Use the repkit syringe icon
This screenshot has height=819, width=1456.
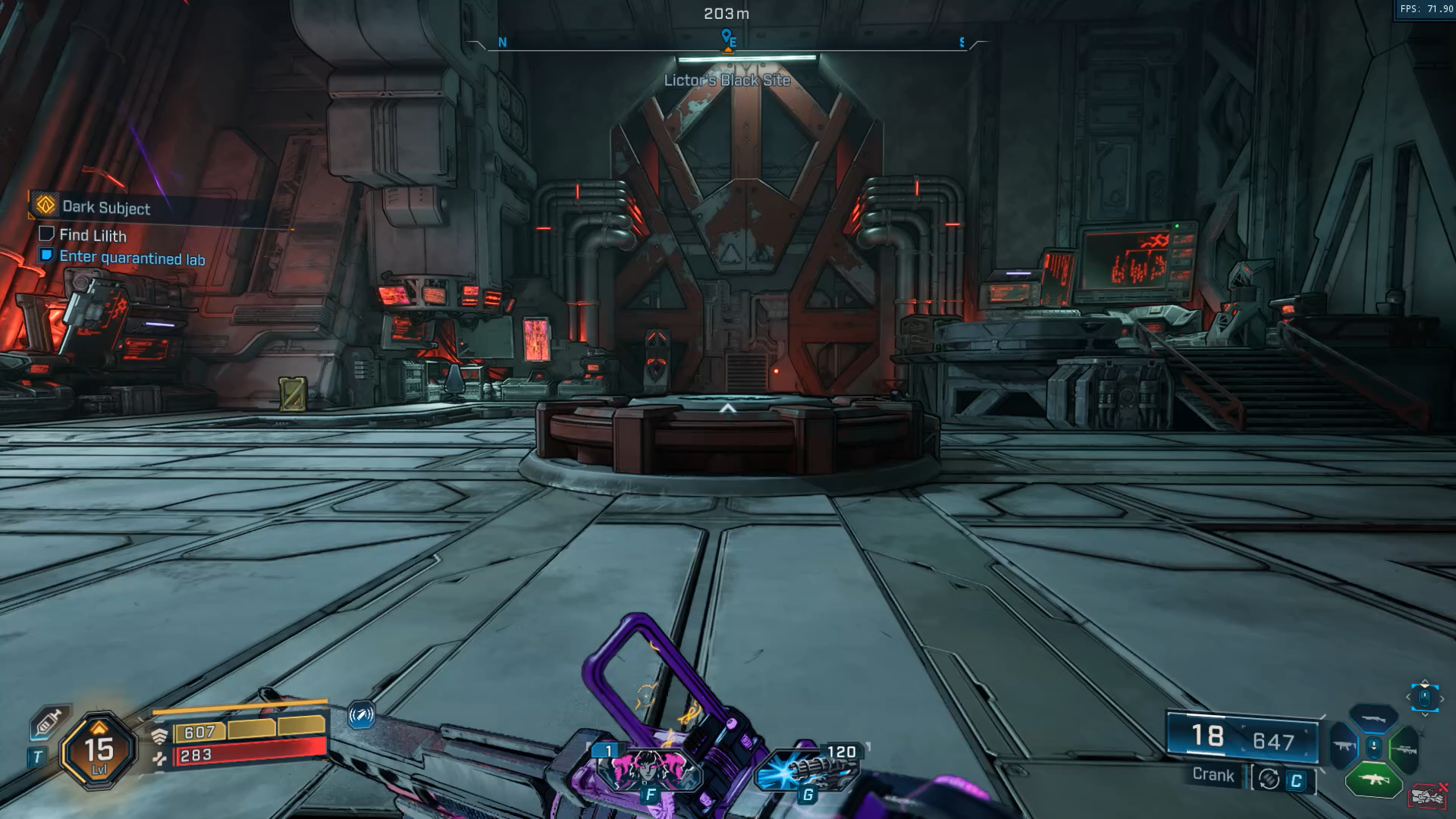pyautogui.click(x=48, y=723)
